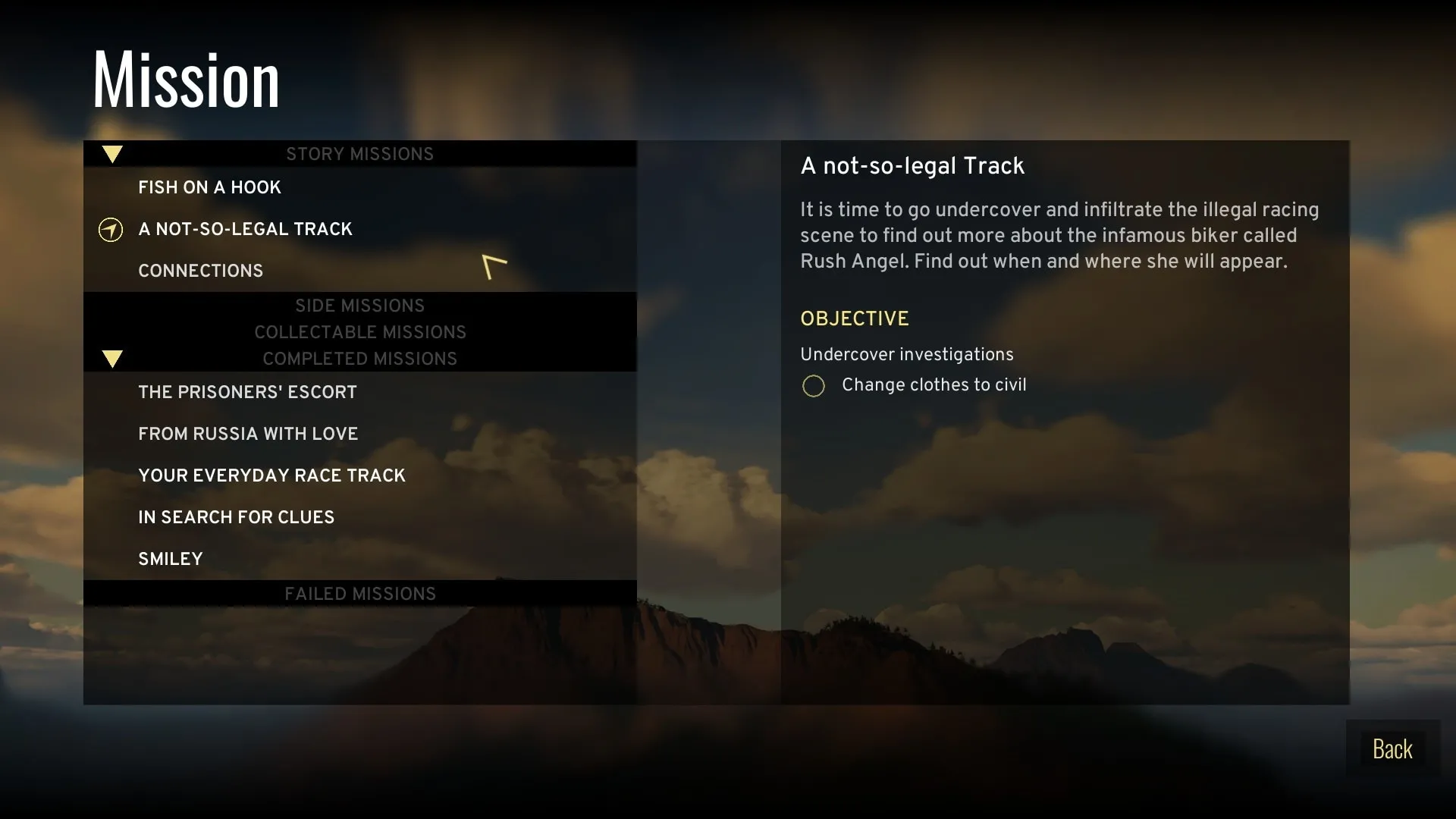Open the Connections mission entry
Screen dimensions: 1456x819
200,271
